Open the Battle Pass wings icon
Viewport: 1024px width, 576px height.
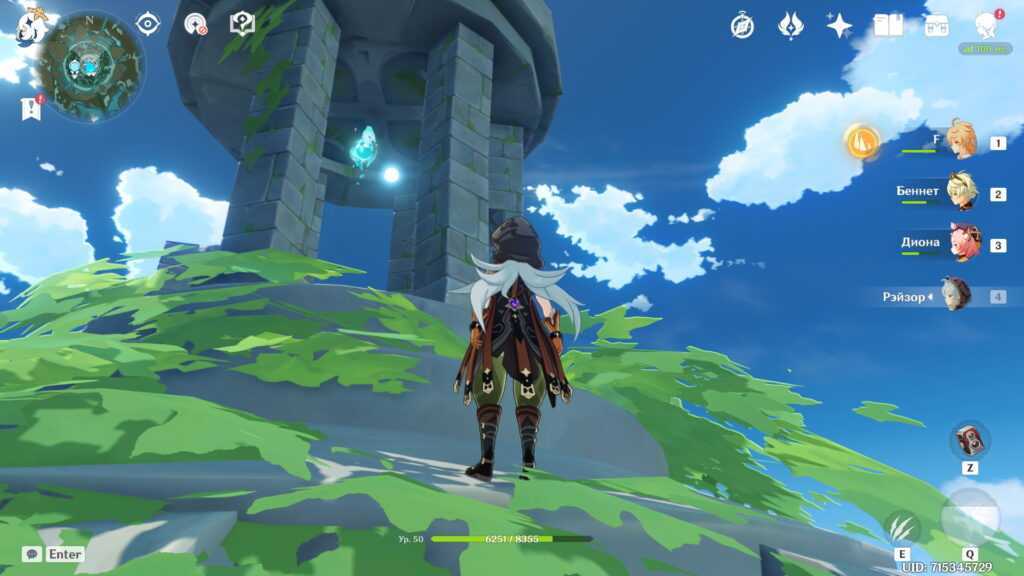pos(791,26)
